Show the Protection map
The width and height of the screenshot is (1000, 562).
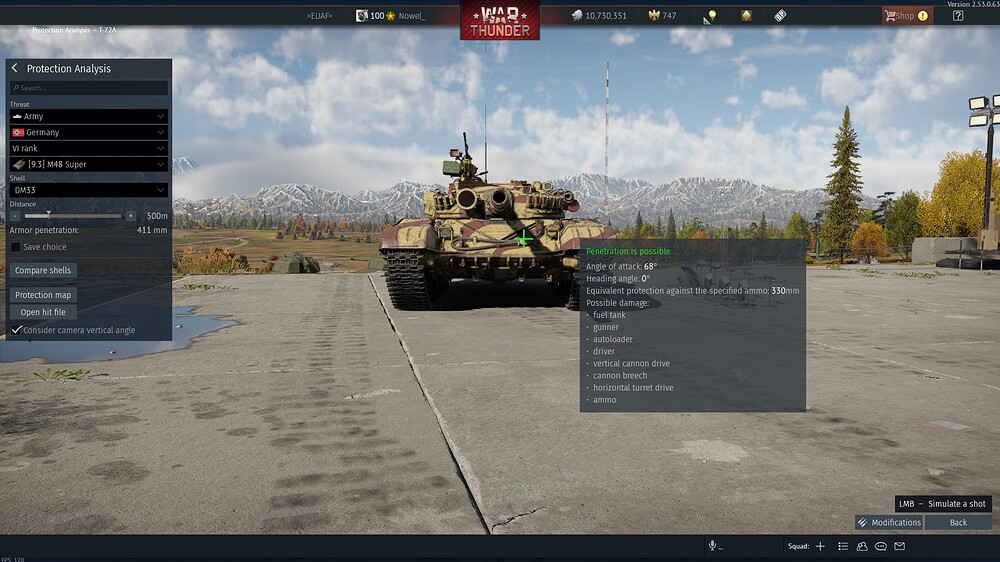[44, 295]
